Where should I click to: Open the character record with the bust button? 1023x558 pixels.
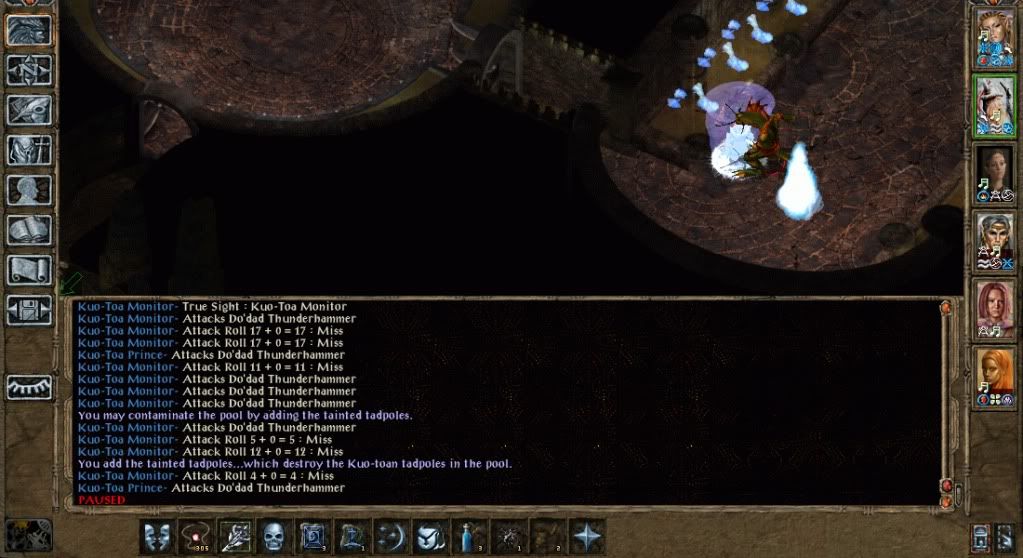(x=29, y=190)
